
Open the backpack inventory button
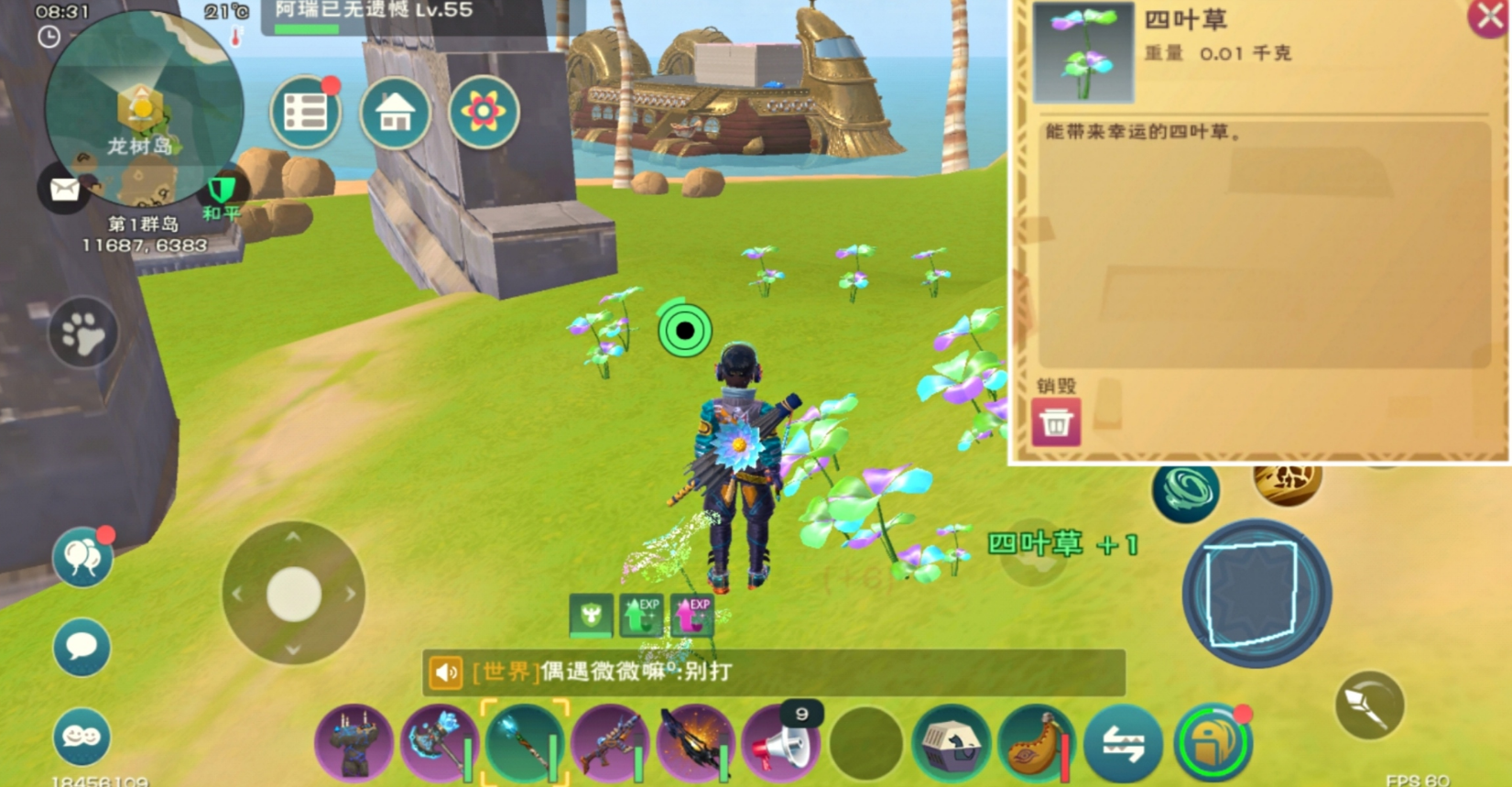(x=1213, y=744)
